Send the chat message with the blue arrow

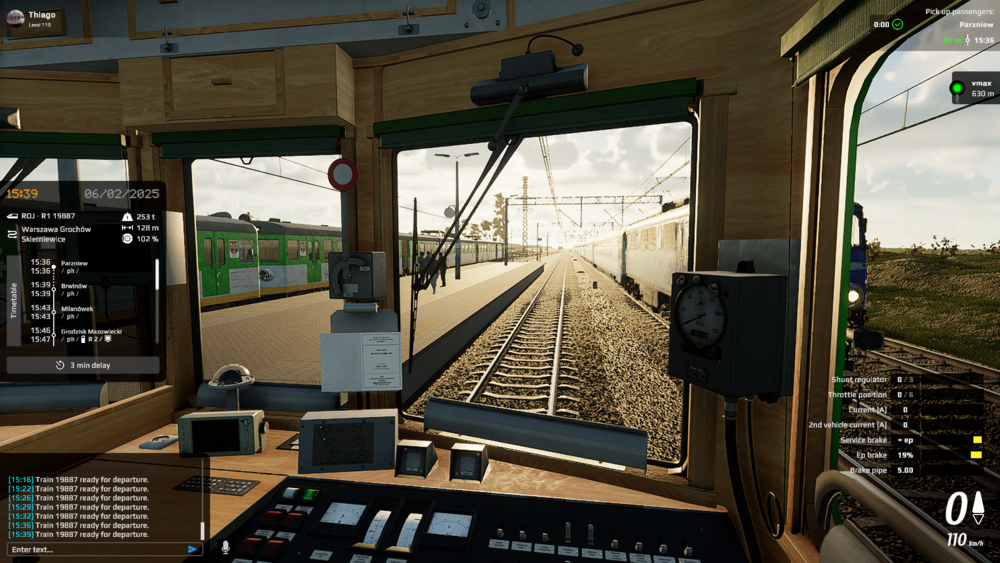click(193, 549)
